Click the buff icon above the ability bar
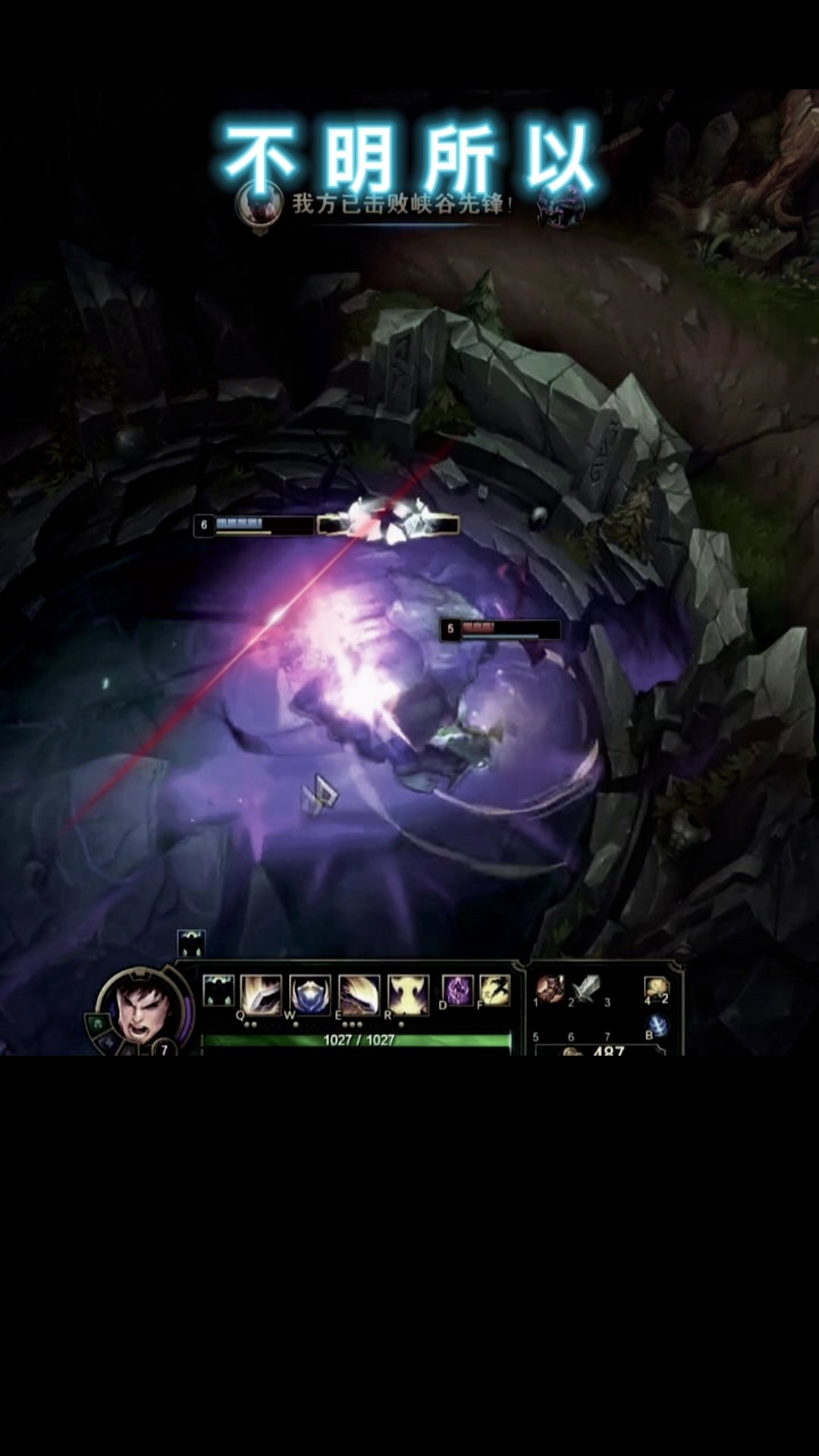This screenshot has height=1456, width=819. point(191,943)
